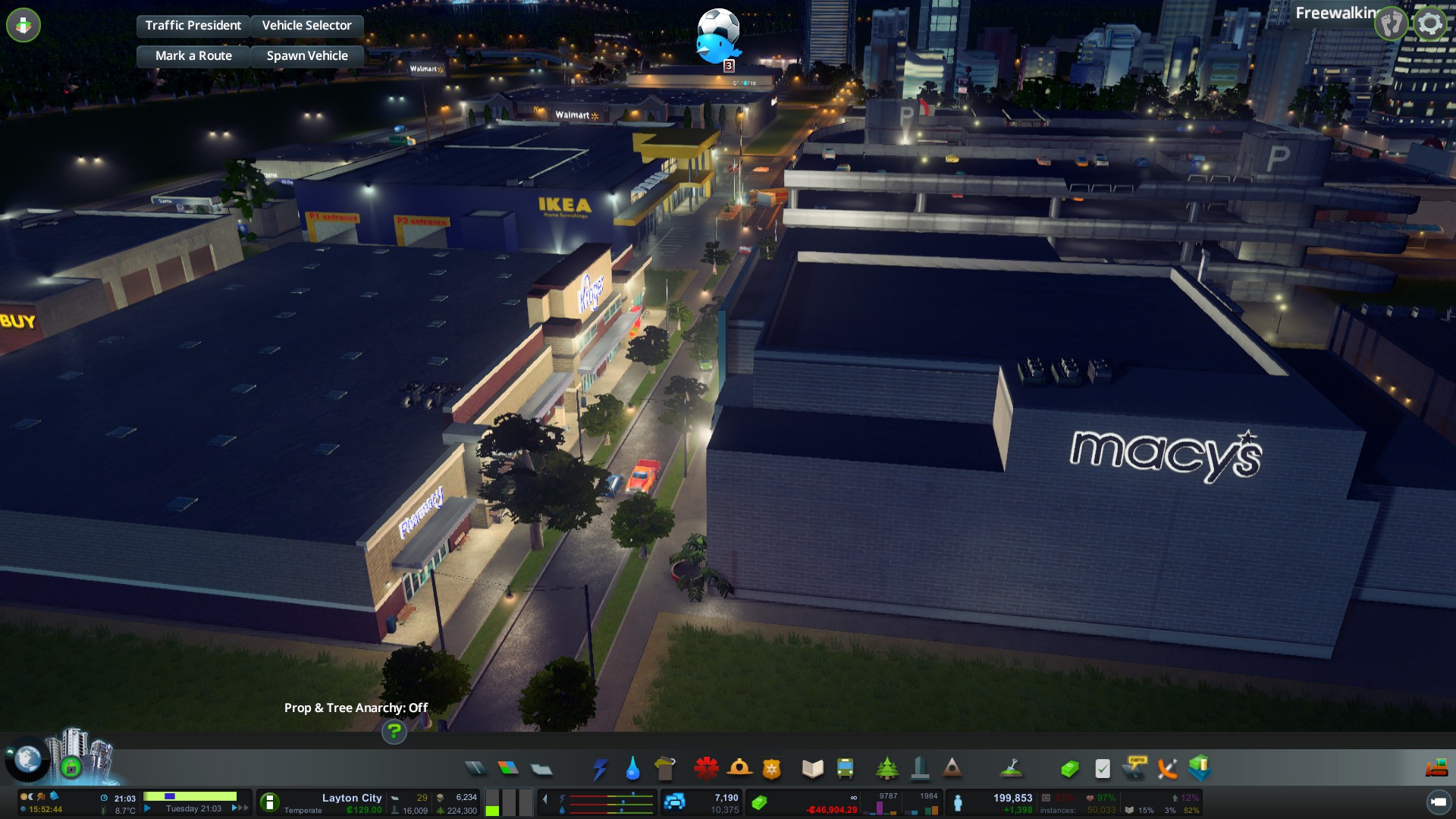Toggle the Freewalking footprints button
This screenshot has height=819, width=1456.
click(1392, 24)
